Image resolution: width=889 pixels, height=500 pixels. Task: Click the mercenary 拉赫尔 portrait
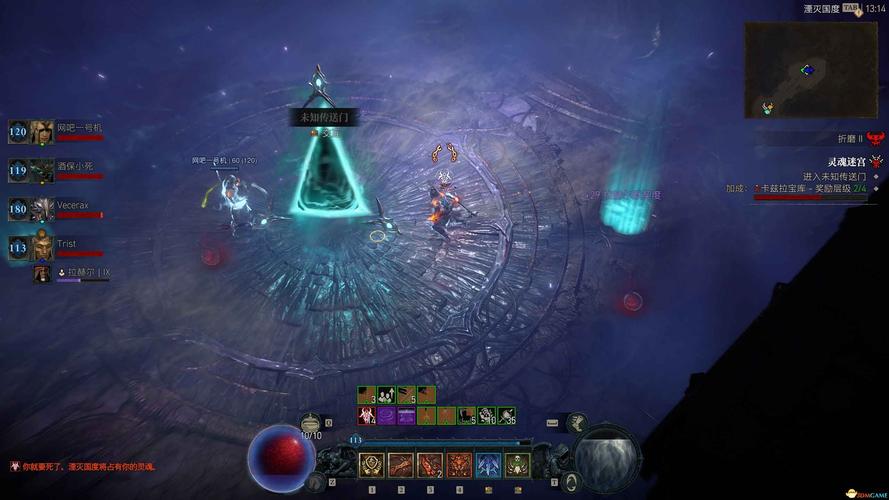[42, 273]
